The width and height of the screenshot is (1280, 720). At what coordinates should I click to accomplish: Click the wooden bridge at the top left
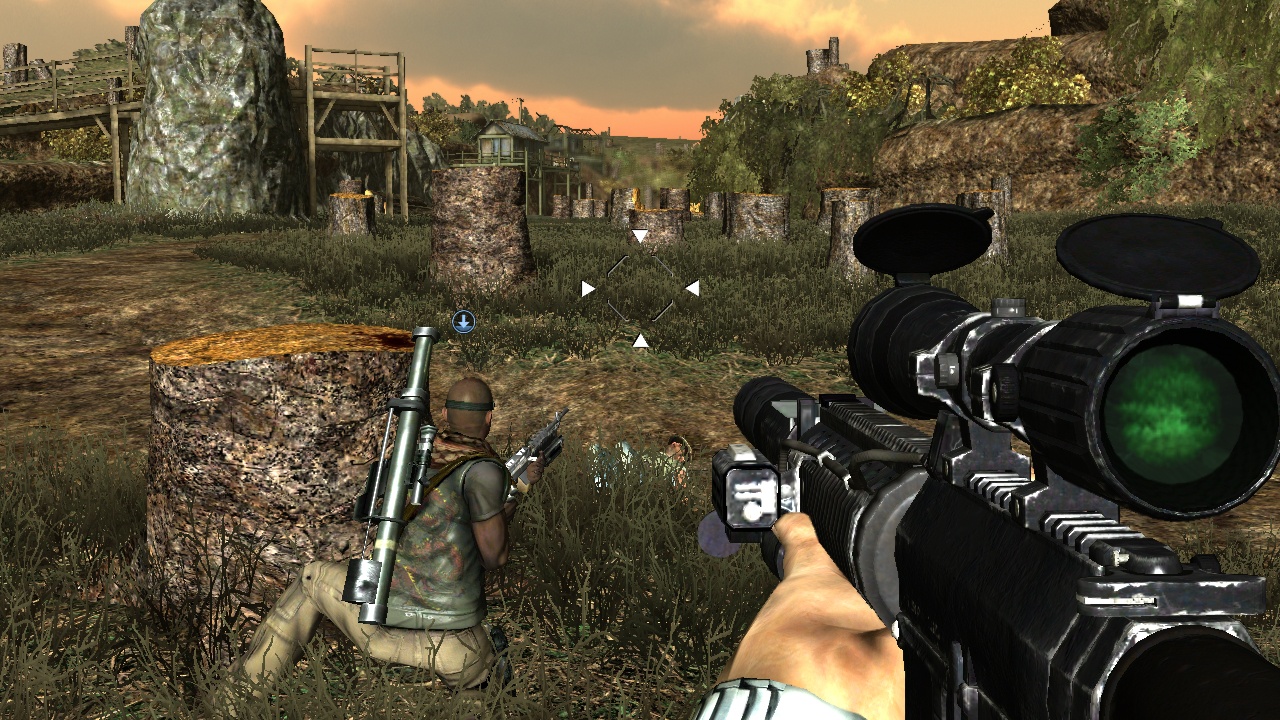point(60,75)
